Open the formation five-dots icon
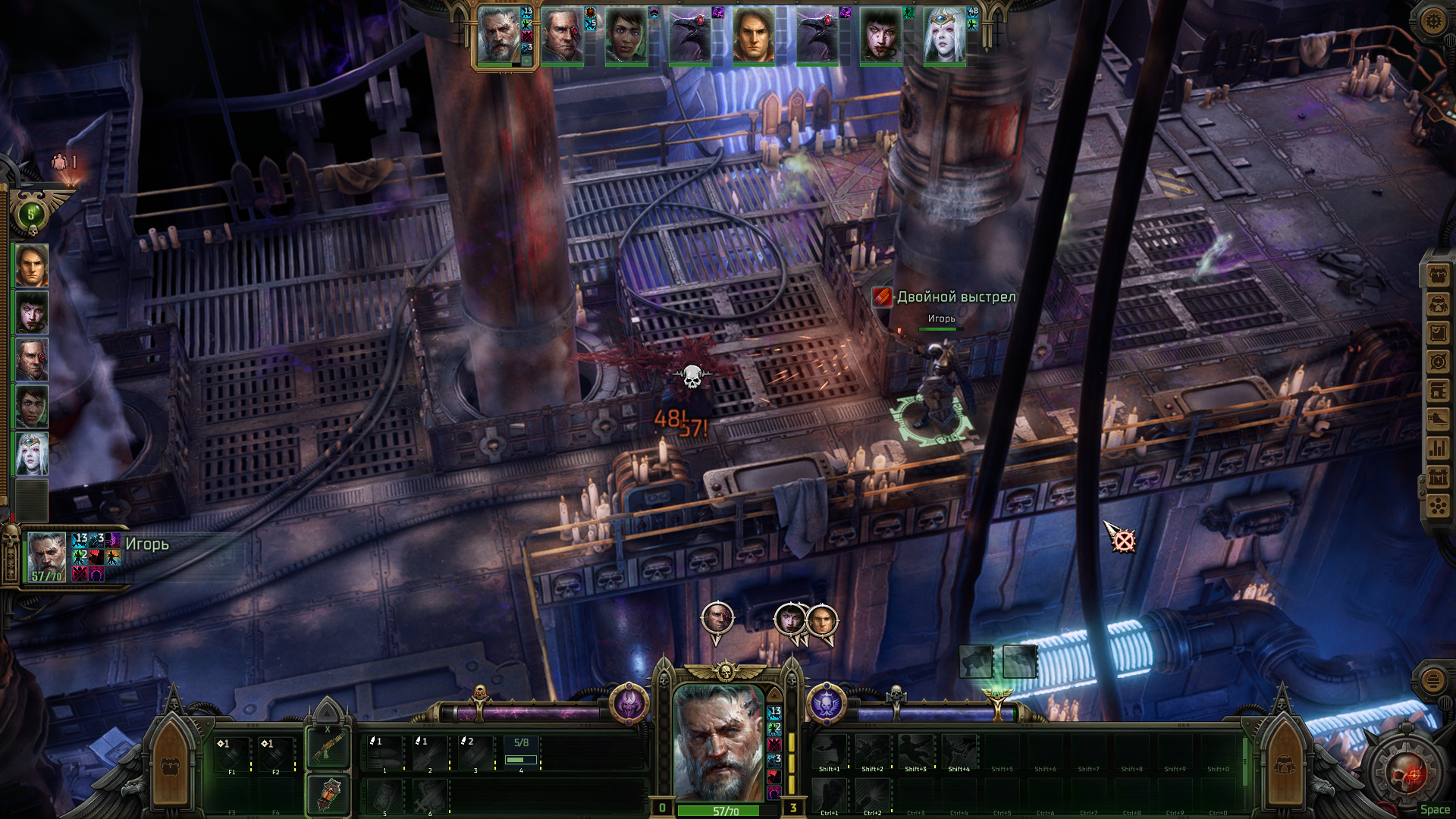The width and height of the screenshot is (1456, 819). [x=1438, y=506]
